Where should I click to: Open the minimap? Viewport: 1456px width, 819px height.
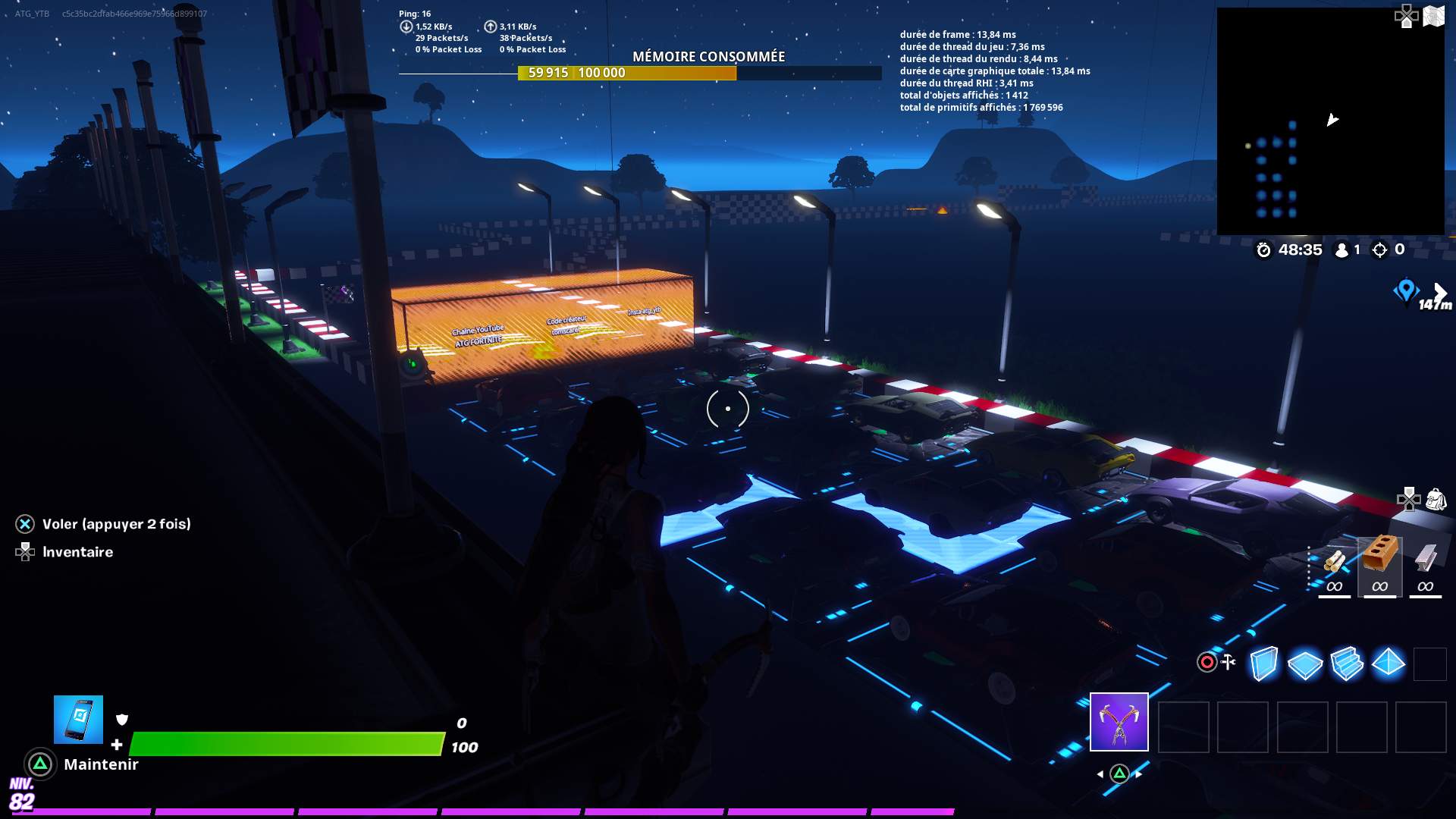[x=1330, y=121]
